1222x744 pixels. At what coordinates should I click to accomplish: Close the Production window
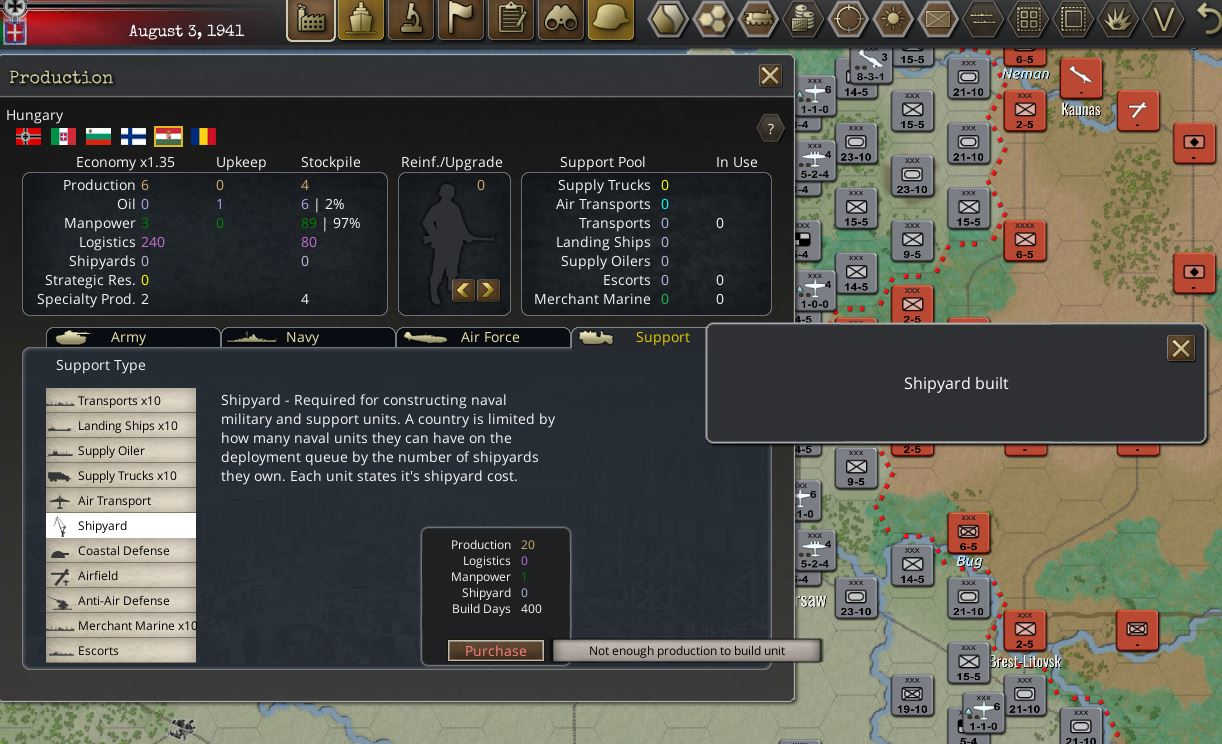[769, 76]
